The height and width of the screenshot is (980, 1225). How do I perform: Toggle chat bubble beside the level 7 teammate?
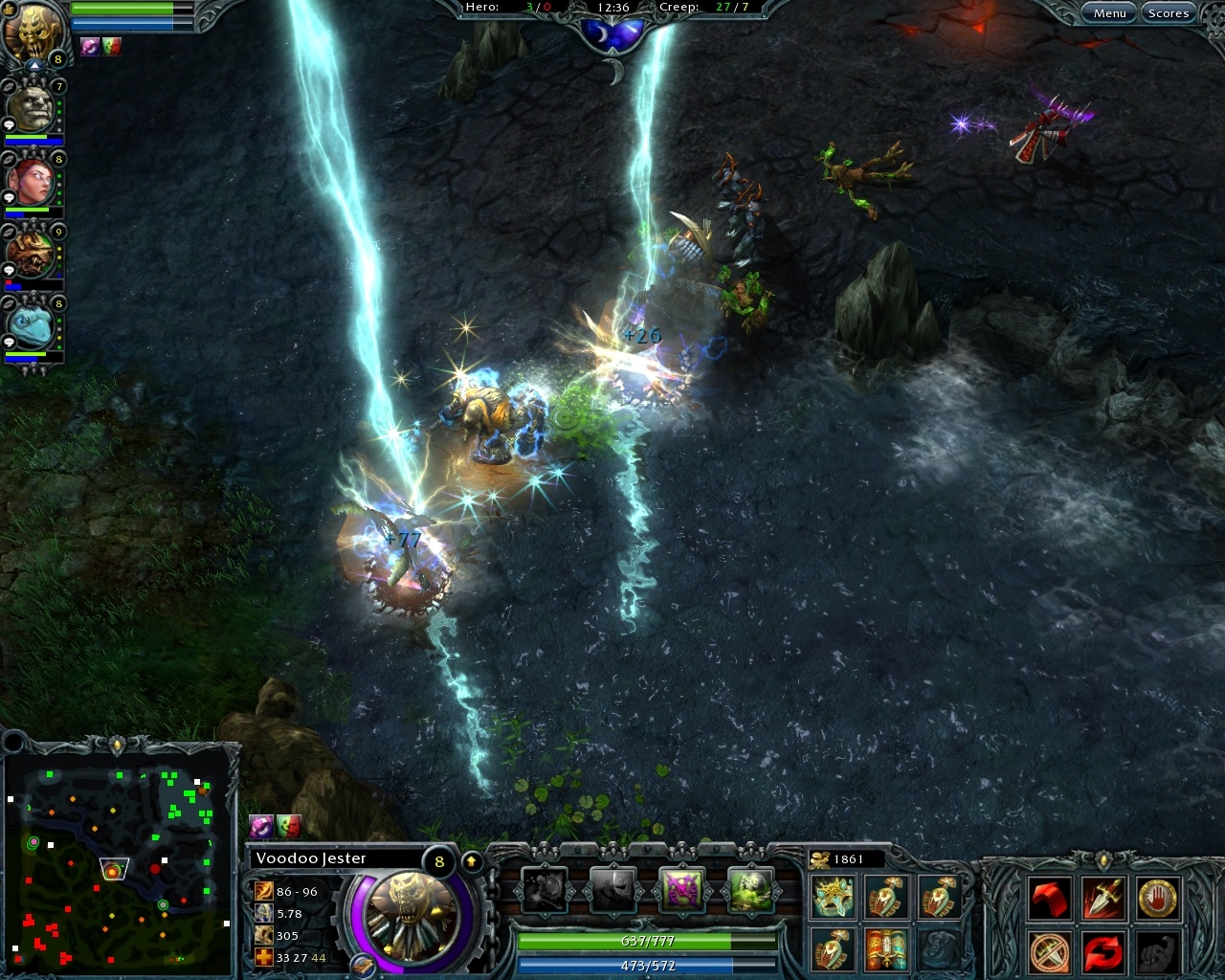click(x=9, y=123)
